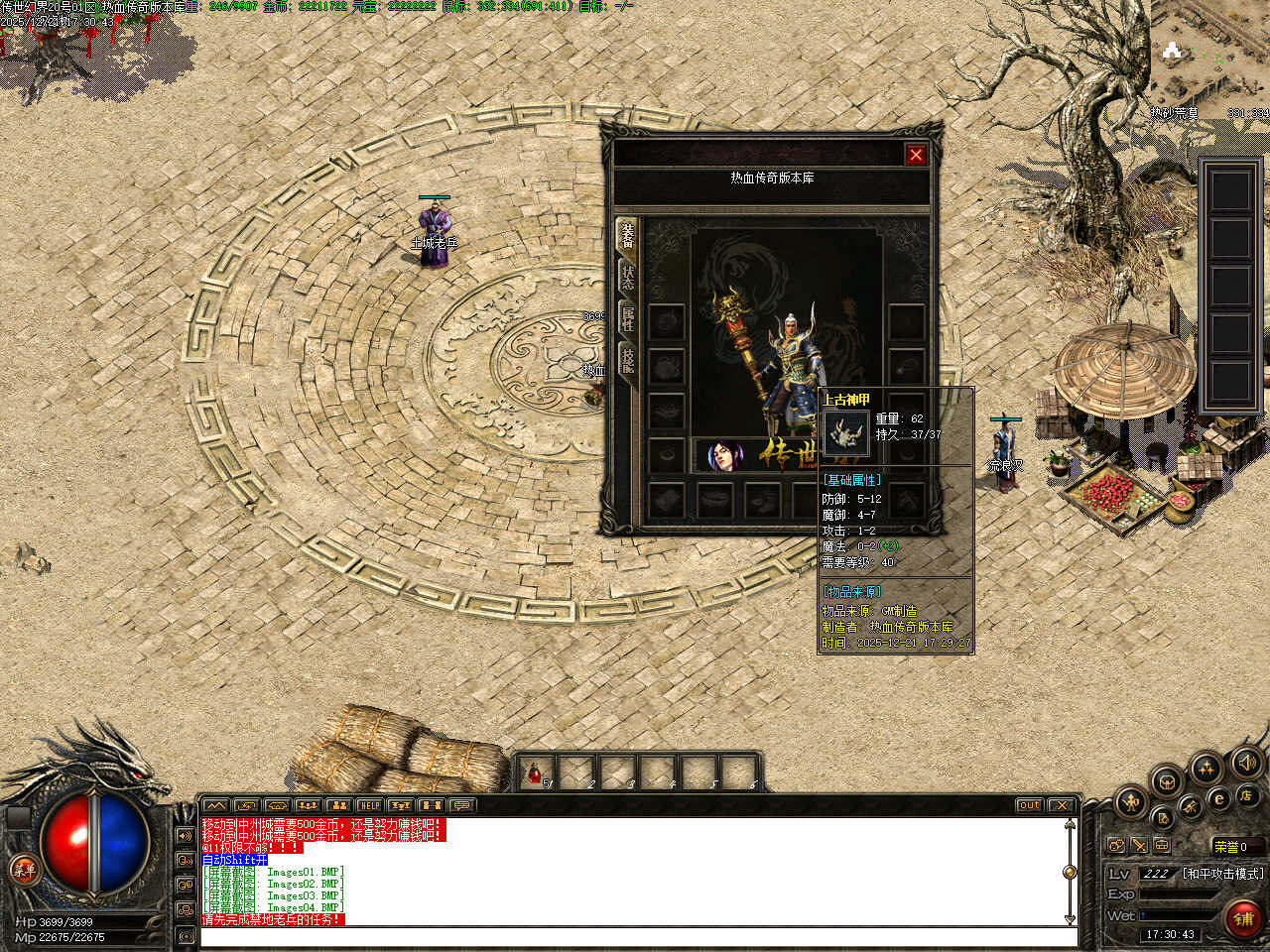Switch to the 状态 status tab
This screenshot has height=952, width=1270.
[627, 277]
